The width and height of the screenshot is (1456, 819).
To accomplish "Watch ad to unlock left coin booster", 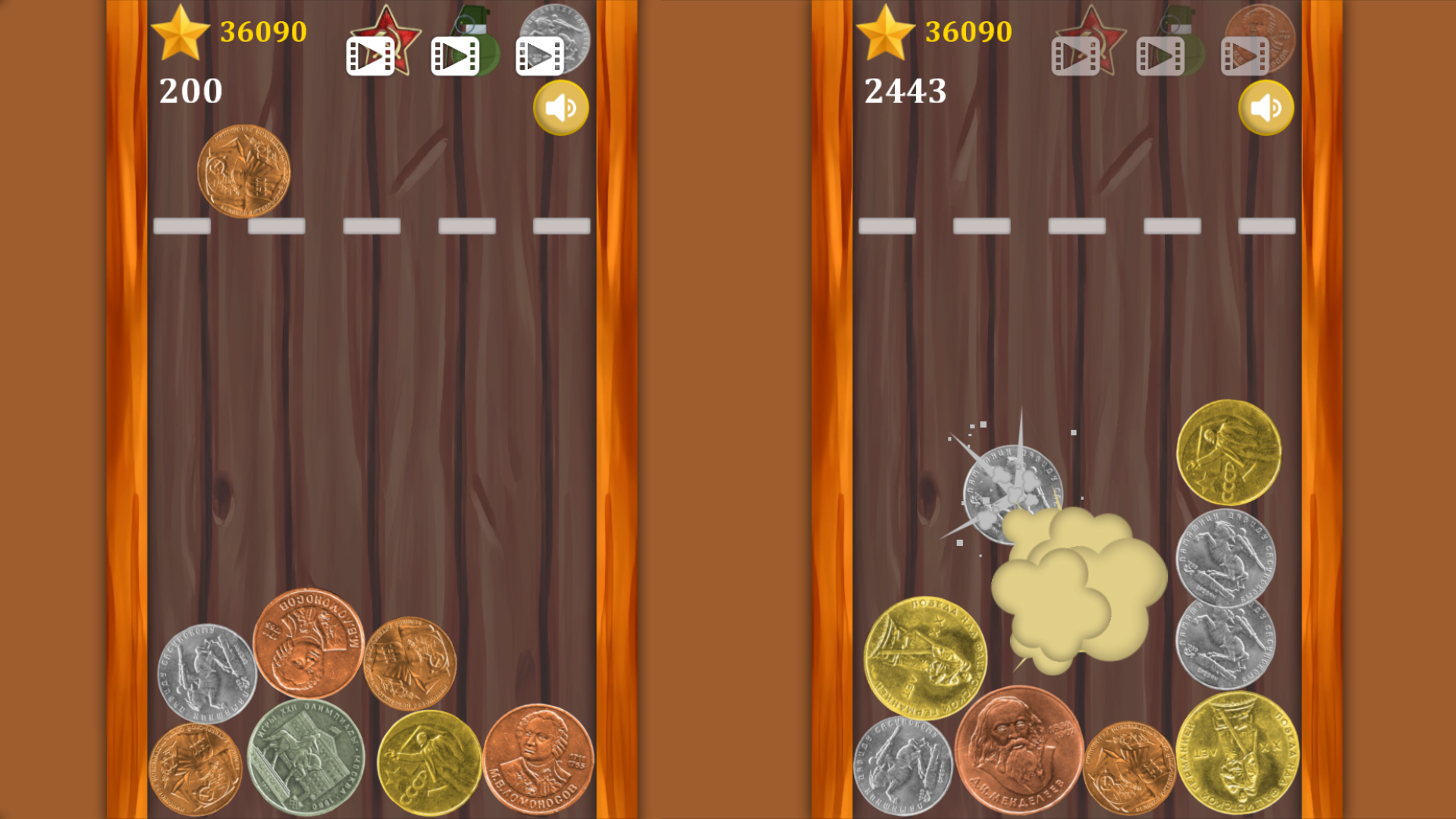I will coord(539,55).
